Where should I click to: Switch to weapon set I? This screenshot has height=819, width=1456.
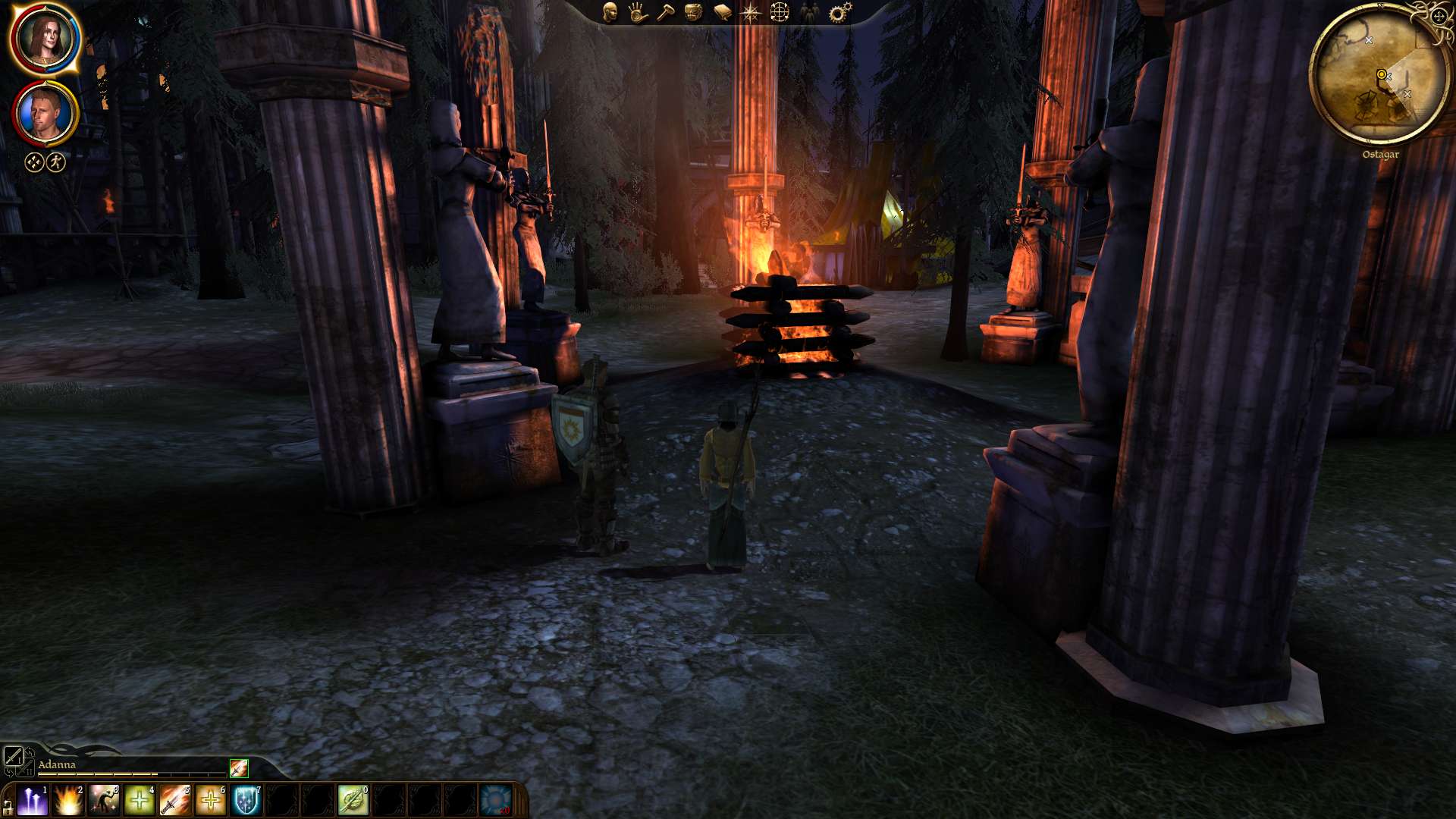(14, 757)
